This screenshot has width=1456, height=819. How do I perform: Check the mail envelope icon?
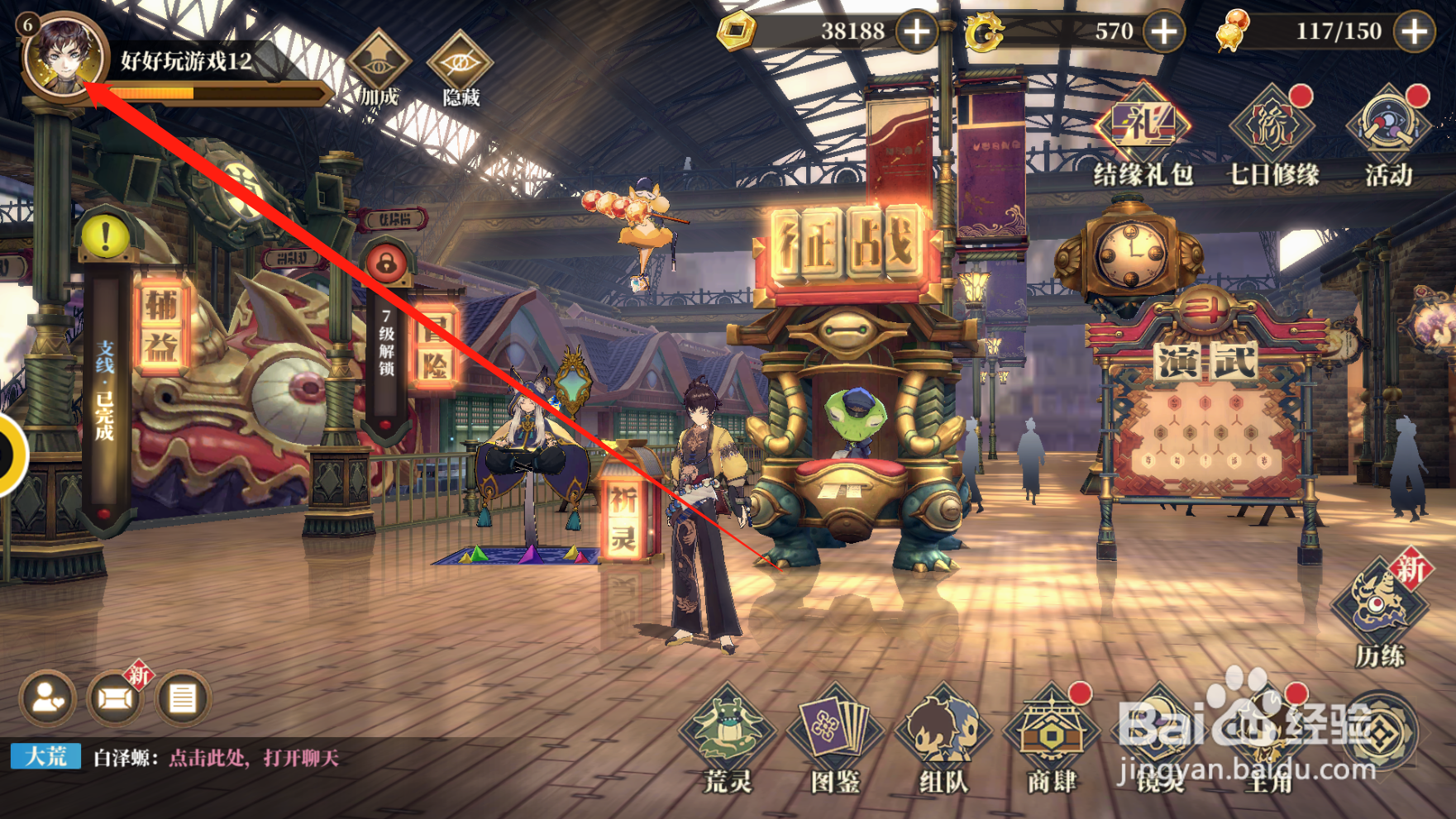[115, 699]
